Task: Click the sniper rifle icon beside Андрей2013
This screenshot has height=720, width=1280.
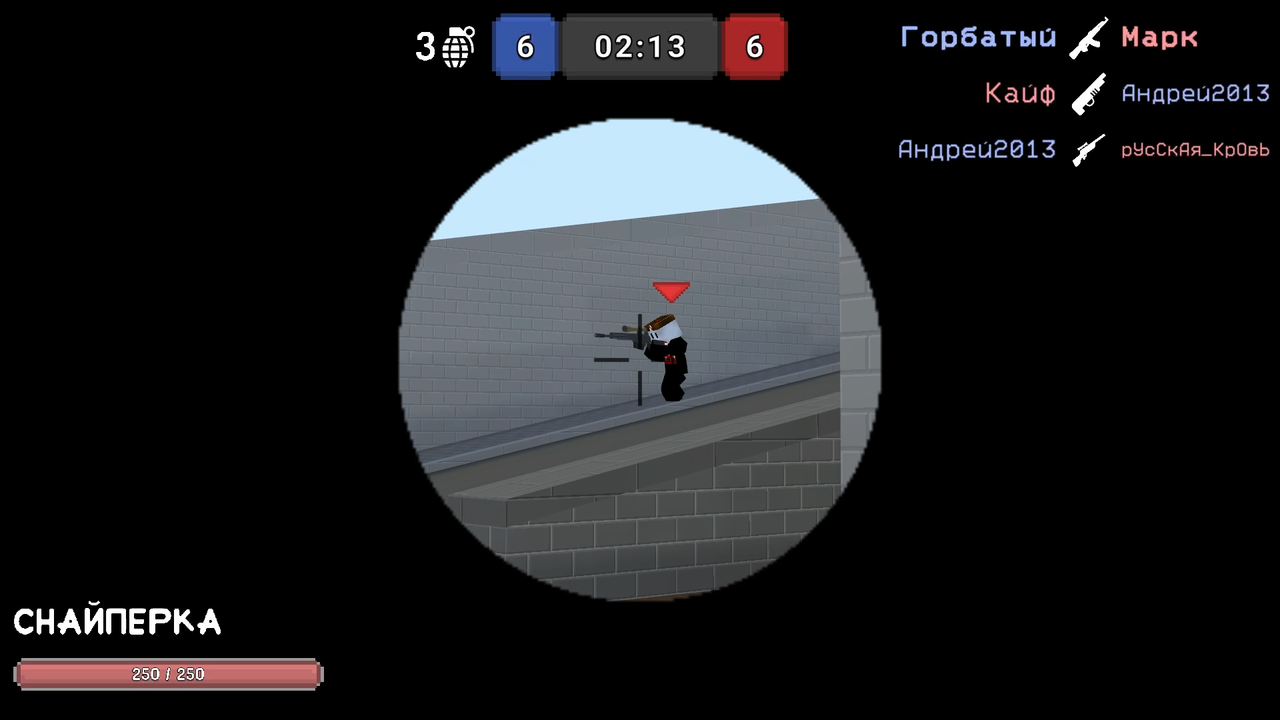Action: coord(1089,148)
